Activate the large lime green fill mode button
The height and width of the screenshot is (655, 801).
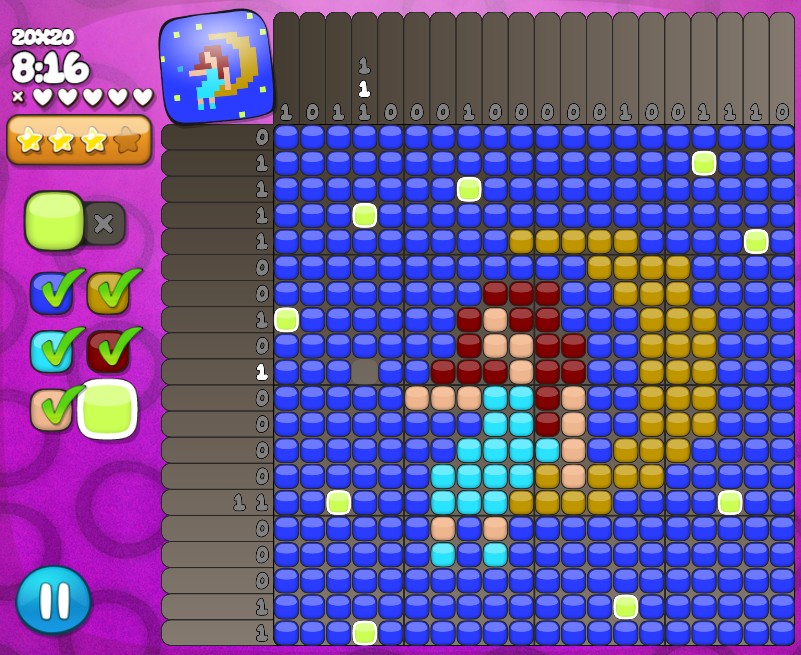tap(54, 220)
